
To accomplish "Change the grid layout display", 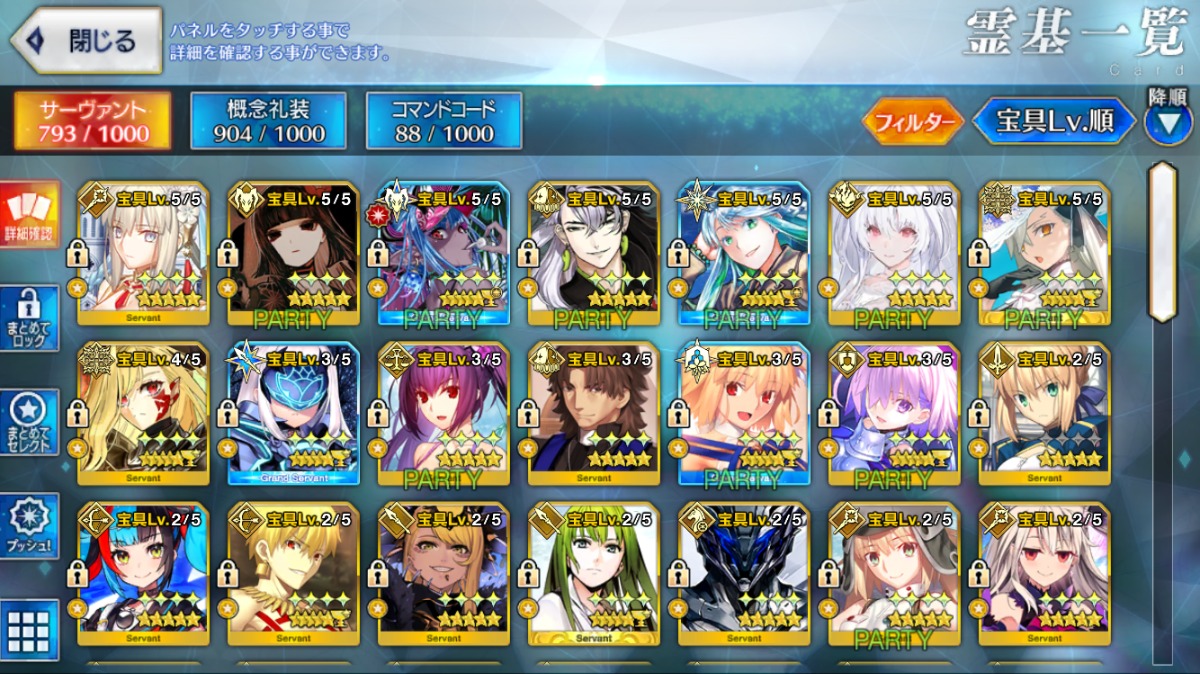I will [x=29, y=628].
